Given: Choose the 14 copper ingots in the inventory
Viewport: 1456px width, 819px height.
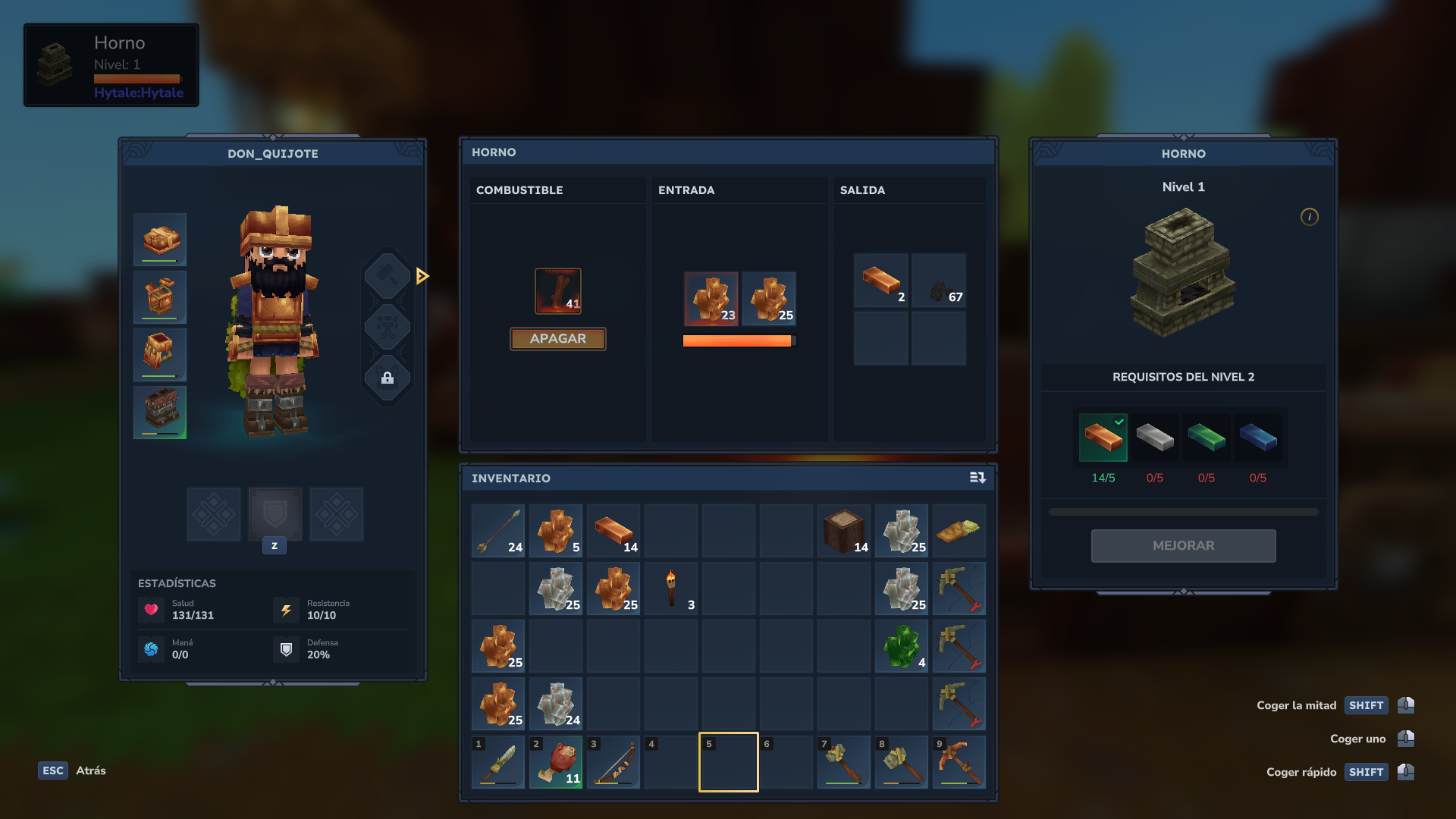Looking at the screenshot, I should (x=613, y=532).
